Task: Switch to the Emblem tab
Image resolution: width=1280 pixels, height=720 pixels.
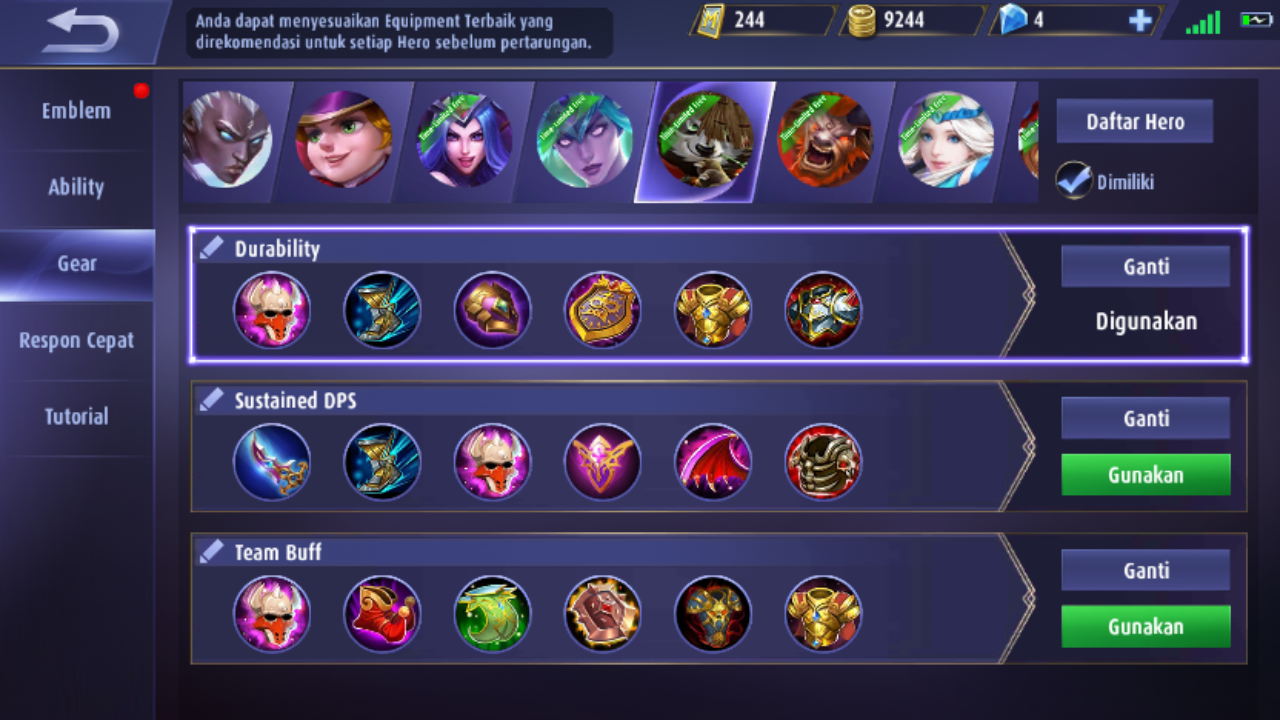Action: pos(75,111)
